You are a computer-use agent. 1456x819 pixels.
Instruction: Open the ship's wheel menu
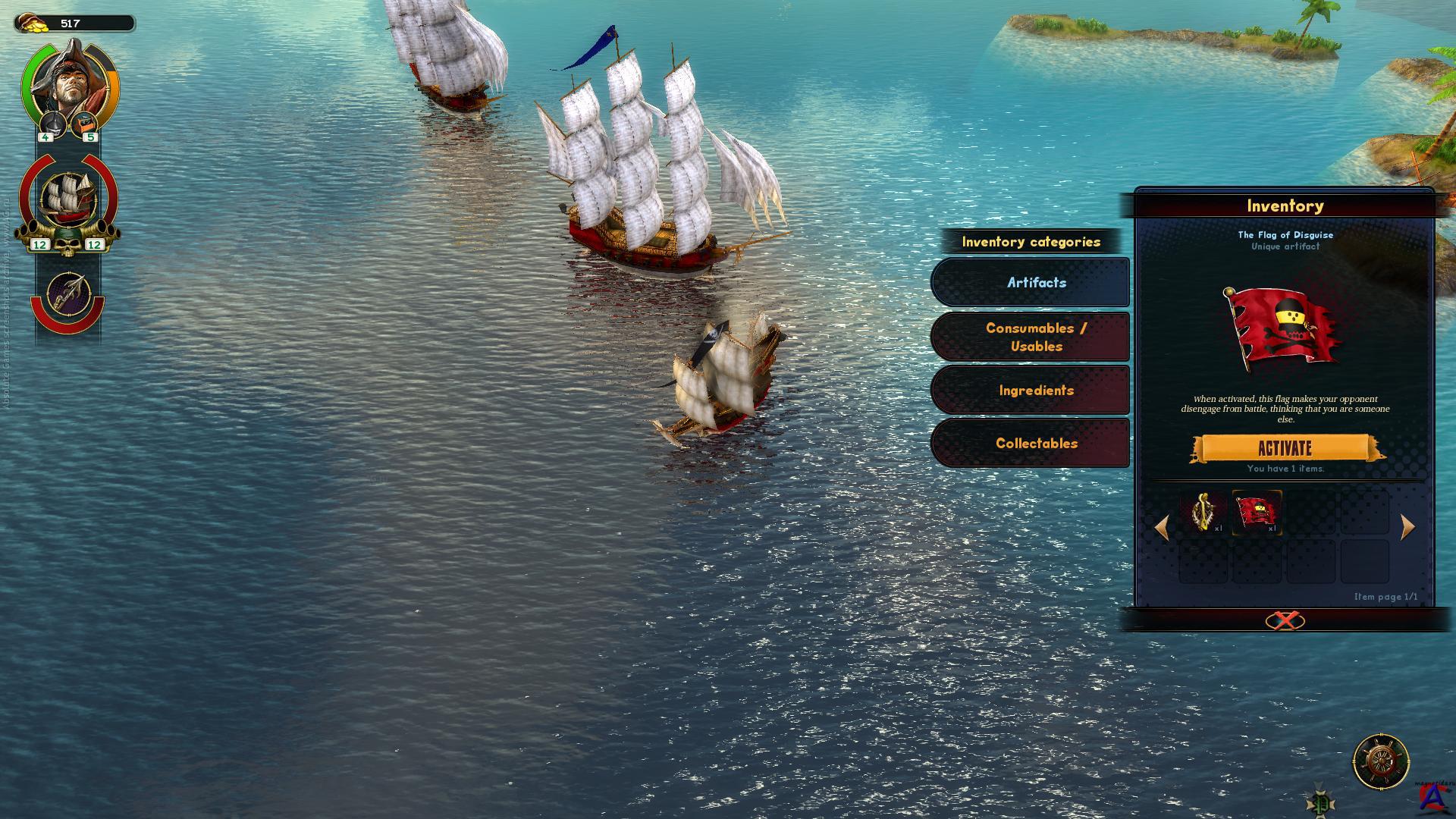[1381, 761]
